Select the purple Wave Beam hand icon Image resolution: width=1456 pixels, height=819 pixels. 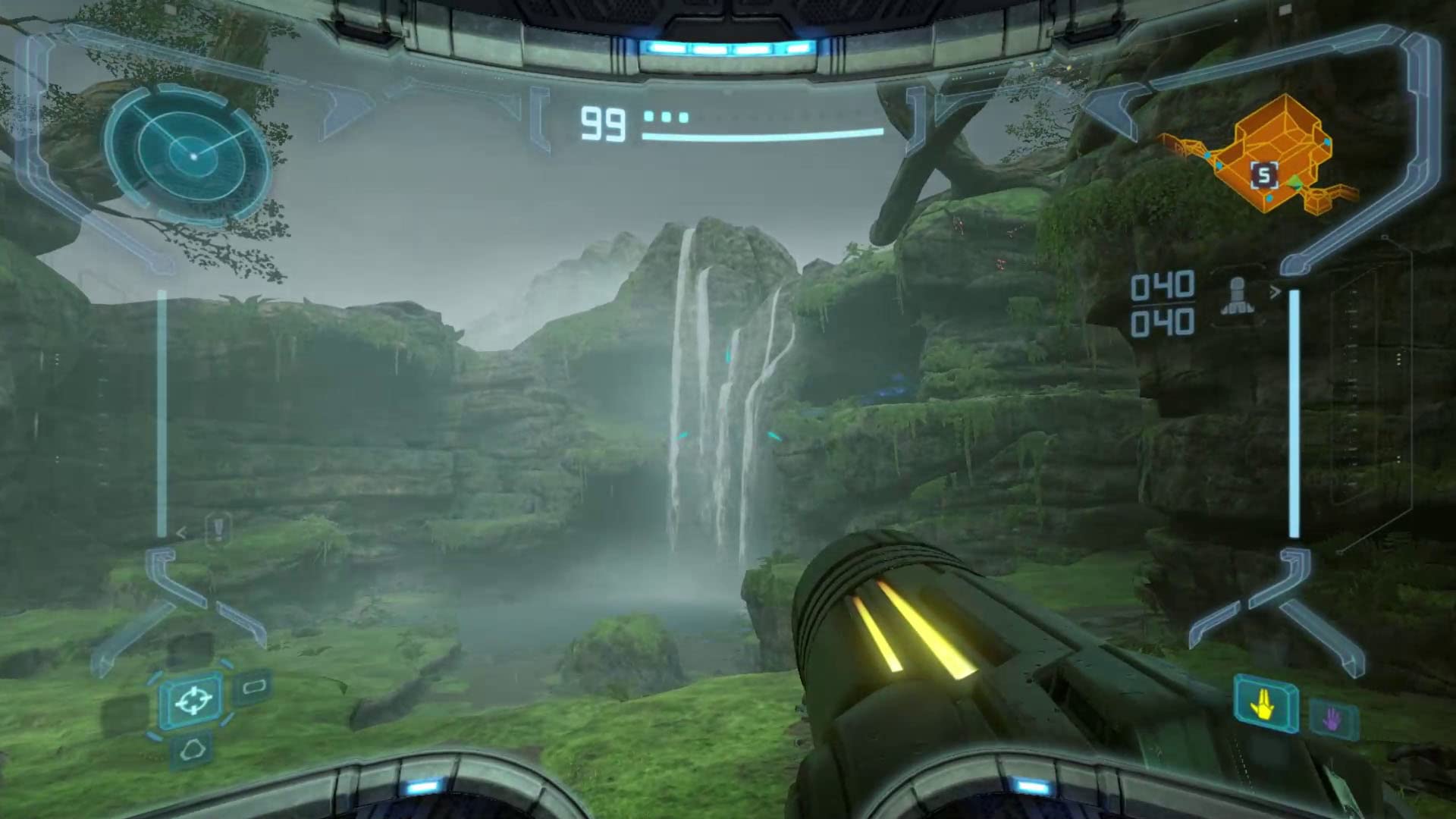(1332, 719)
